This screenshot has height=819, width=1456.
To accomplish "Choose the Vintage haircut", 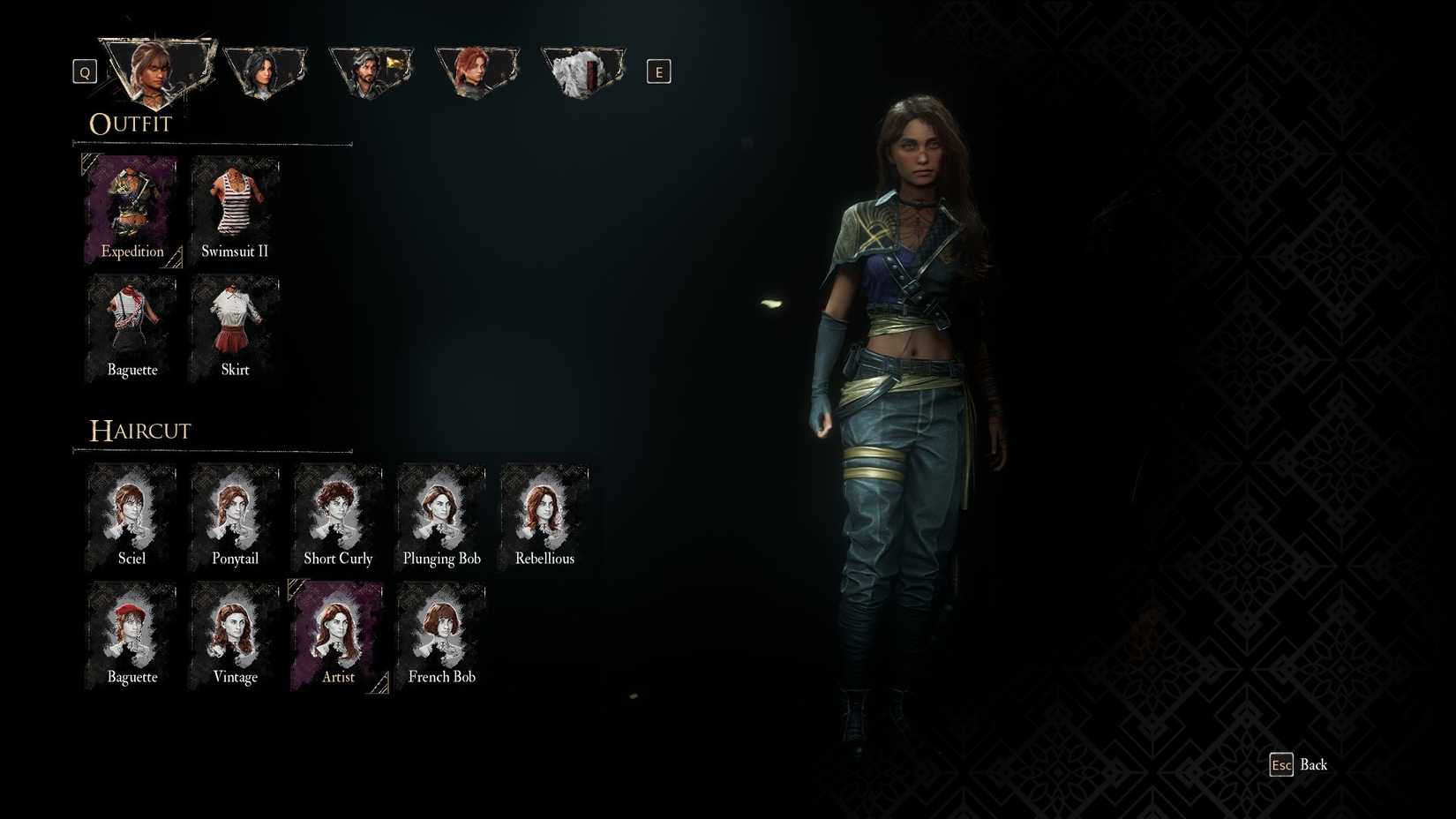I will (234, 633).
